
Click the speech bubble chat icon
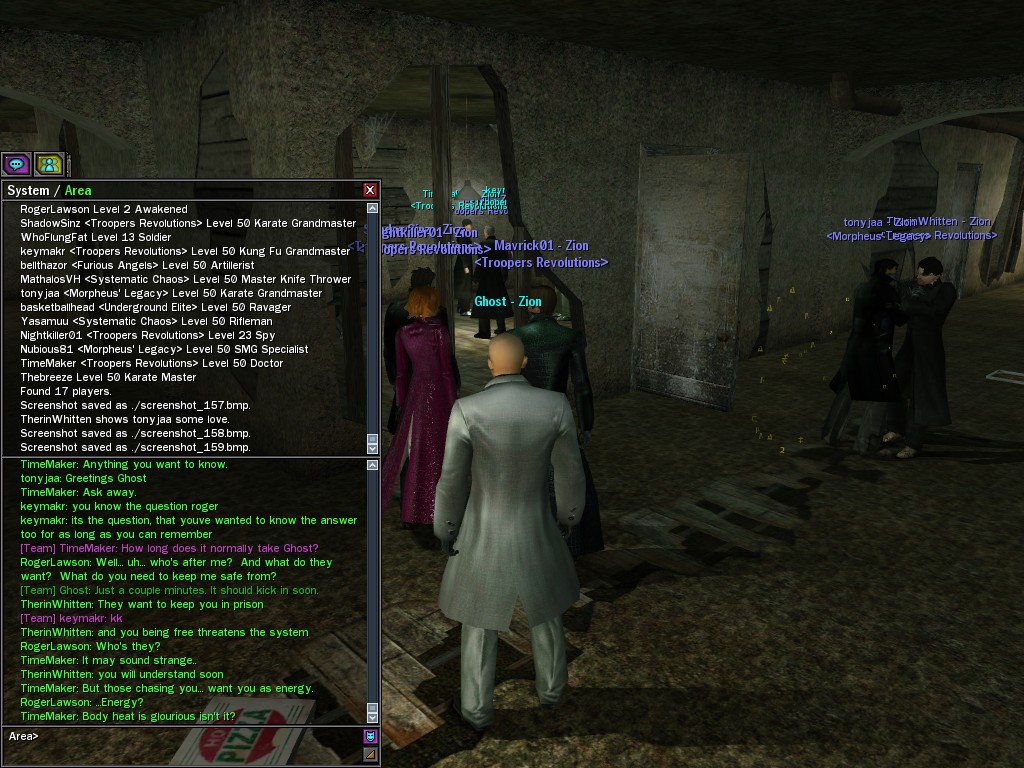(16, 164)
